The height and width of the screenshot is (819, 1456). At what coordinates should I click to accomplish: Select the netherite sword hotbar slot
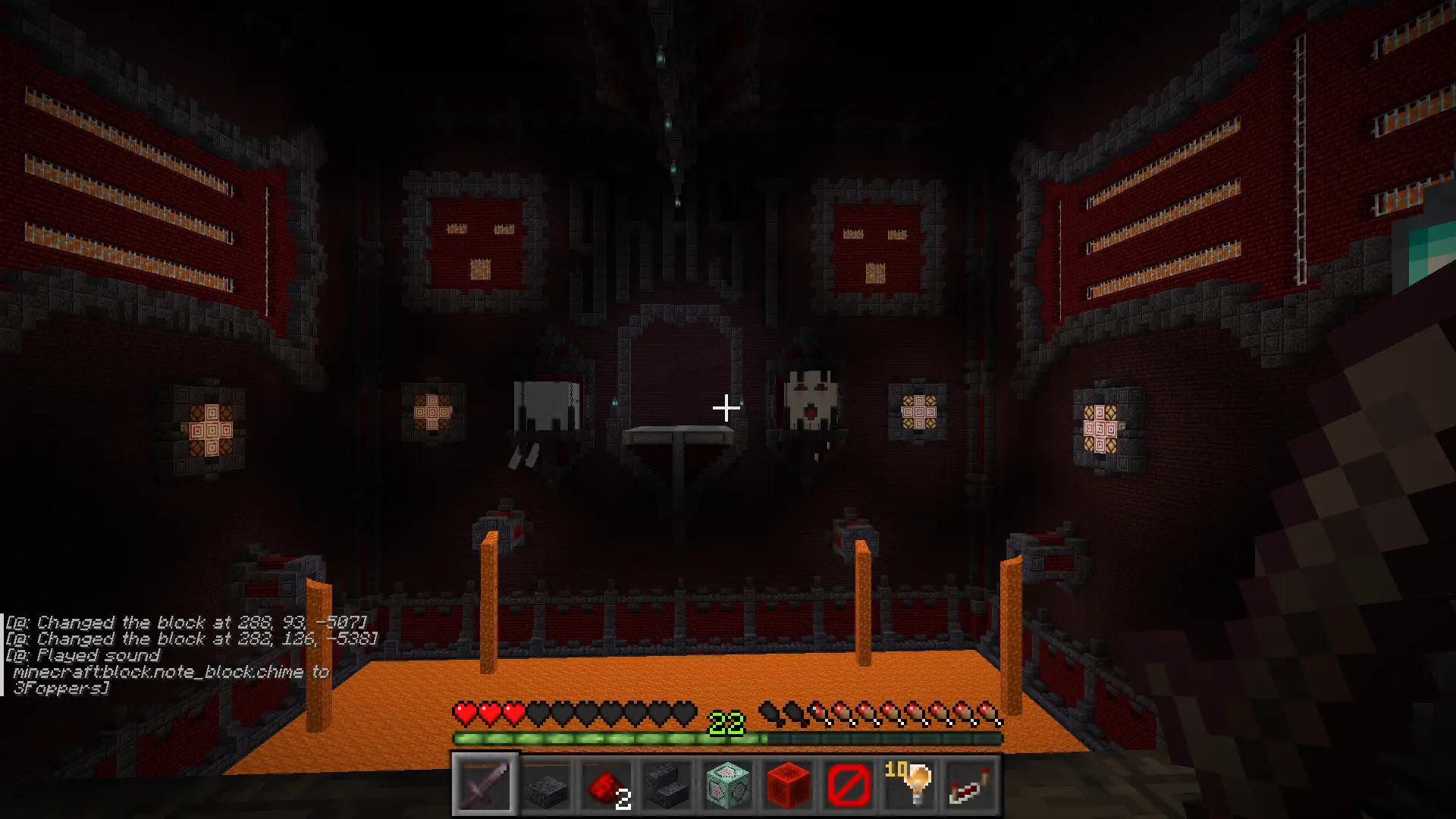[485, 784]
